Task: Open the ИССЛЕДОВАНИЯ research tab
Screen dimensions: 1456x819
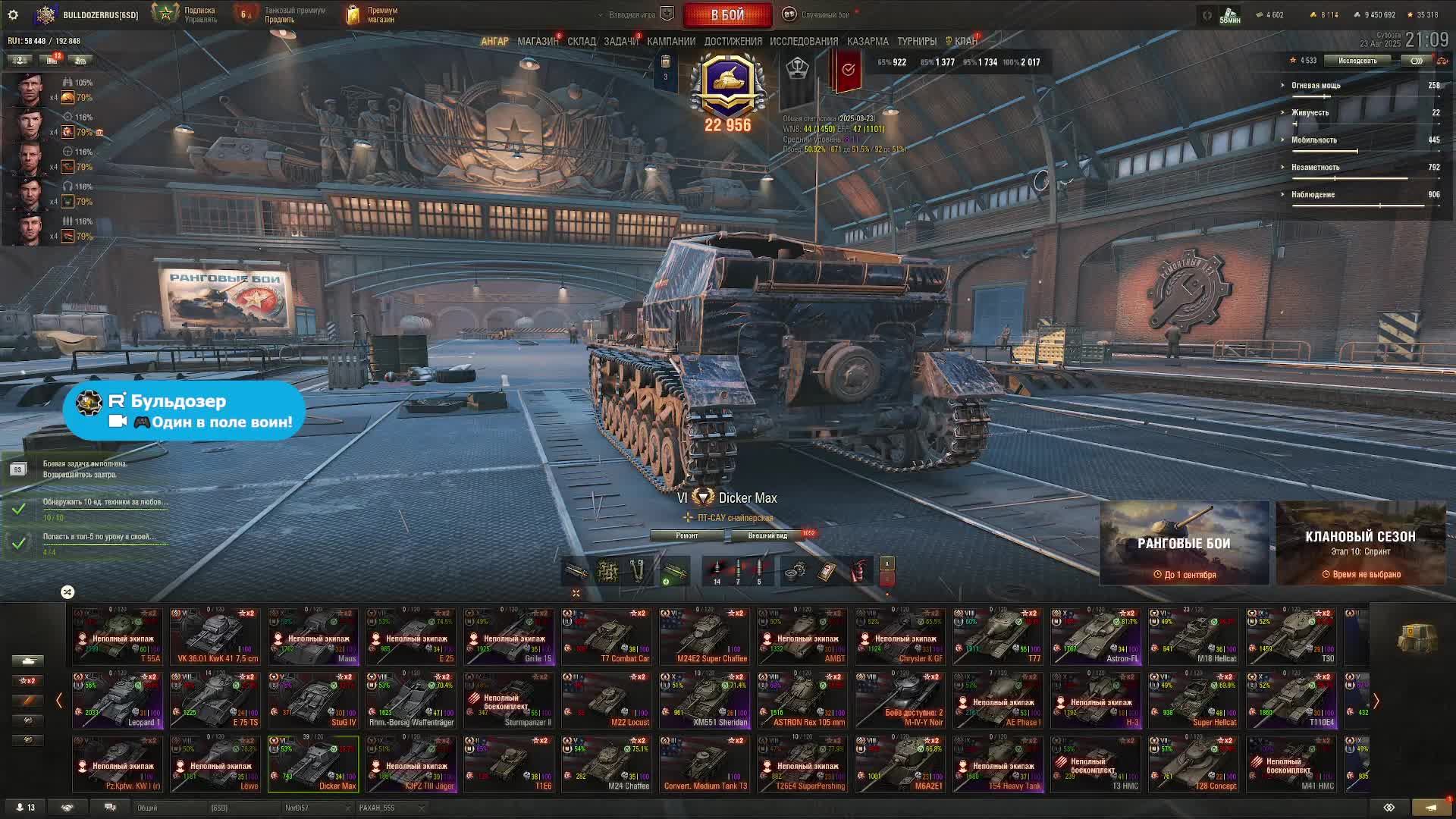Action: [803, 42]
